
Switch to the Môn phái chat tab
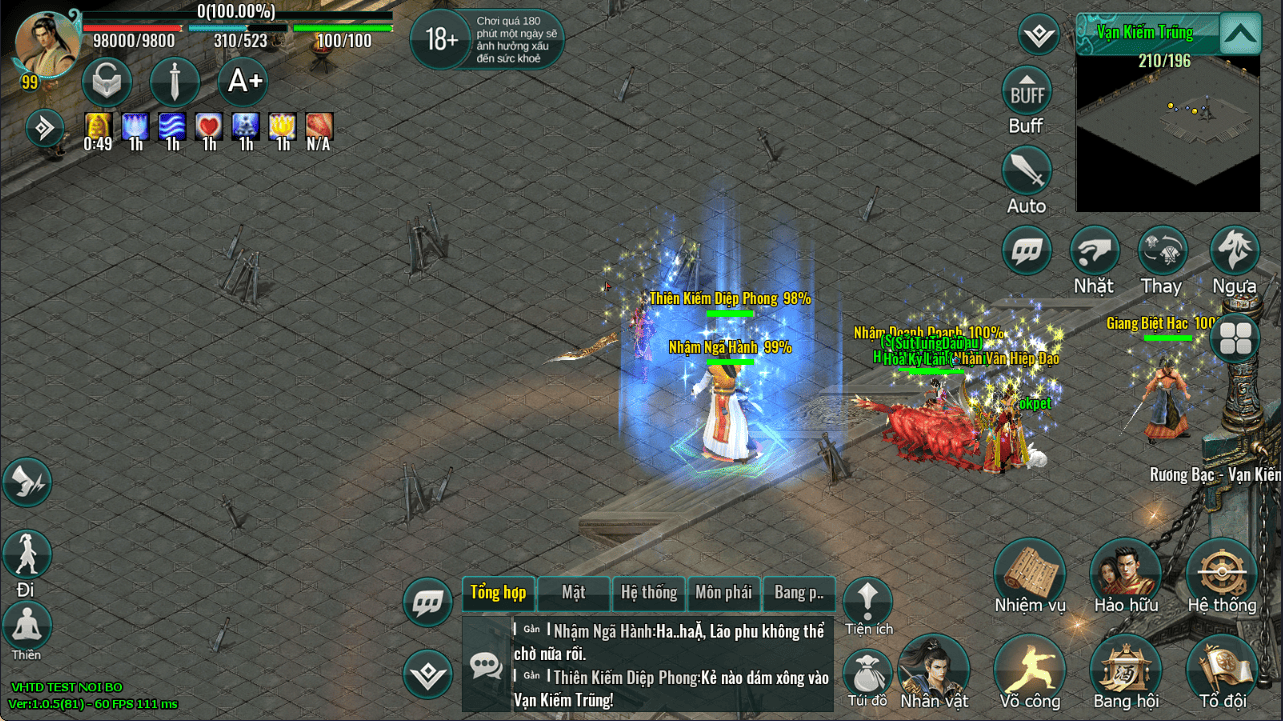pyautogui.click(x=723, y=593)
